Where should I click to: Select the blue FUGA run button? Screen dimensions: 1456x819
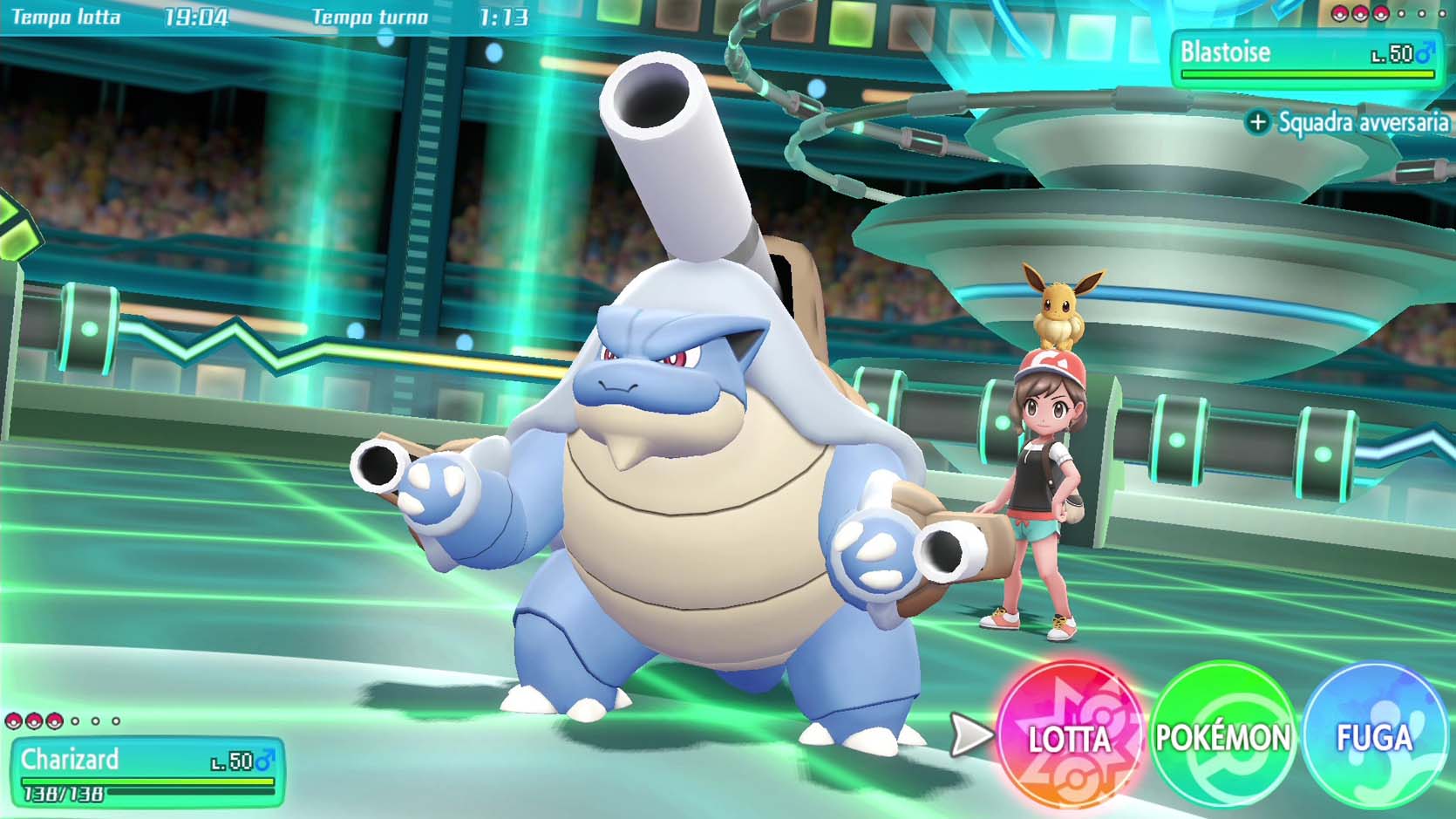tap(1374, 737)
